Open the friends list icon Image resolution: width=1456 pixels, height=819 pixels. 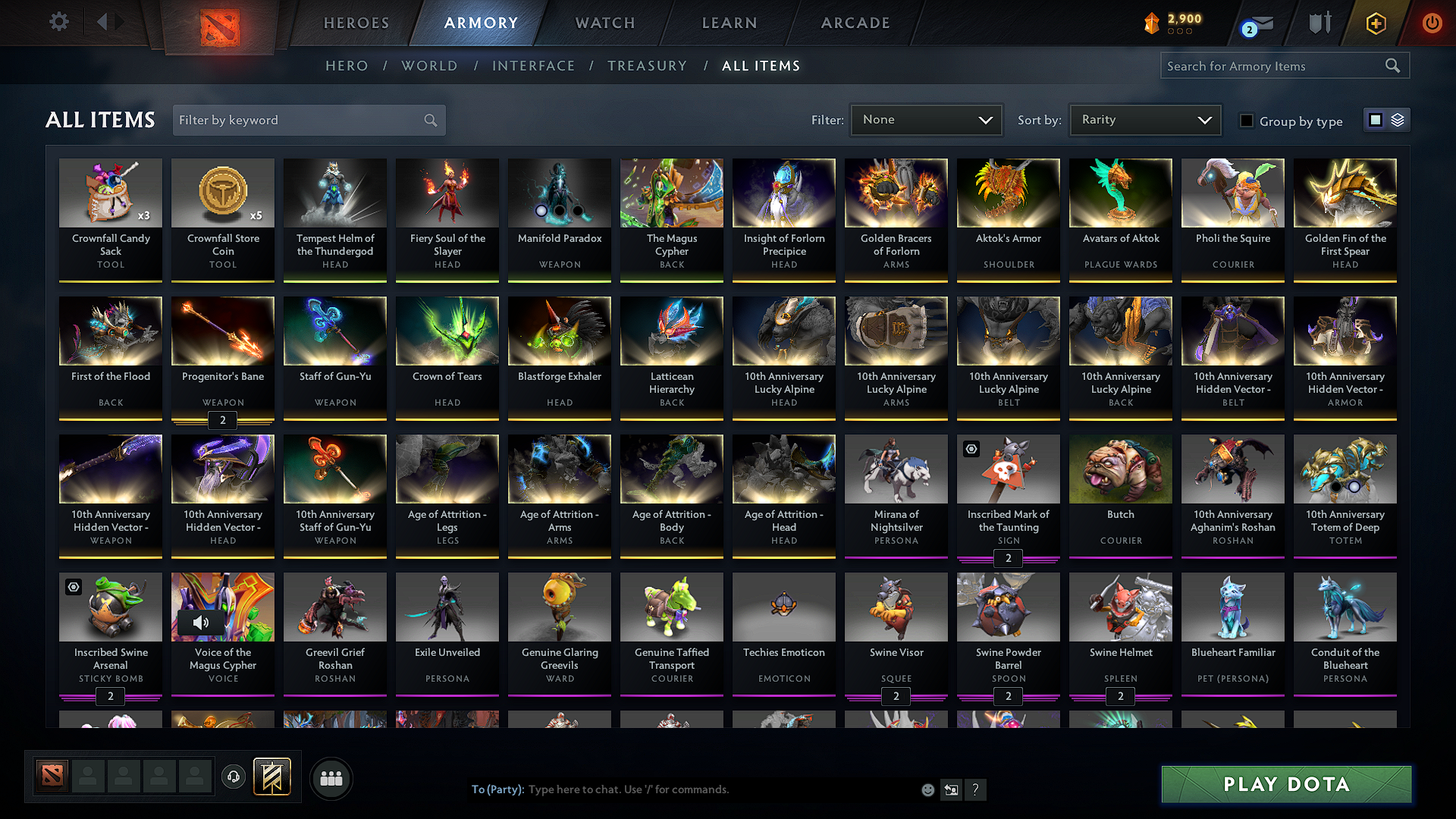click(331, 778)
